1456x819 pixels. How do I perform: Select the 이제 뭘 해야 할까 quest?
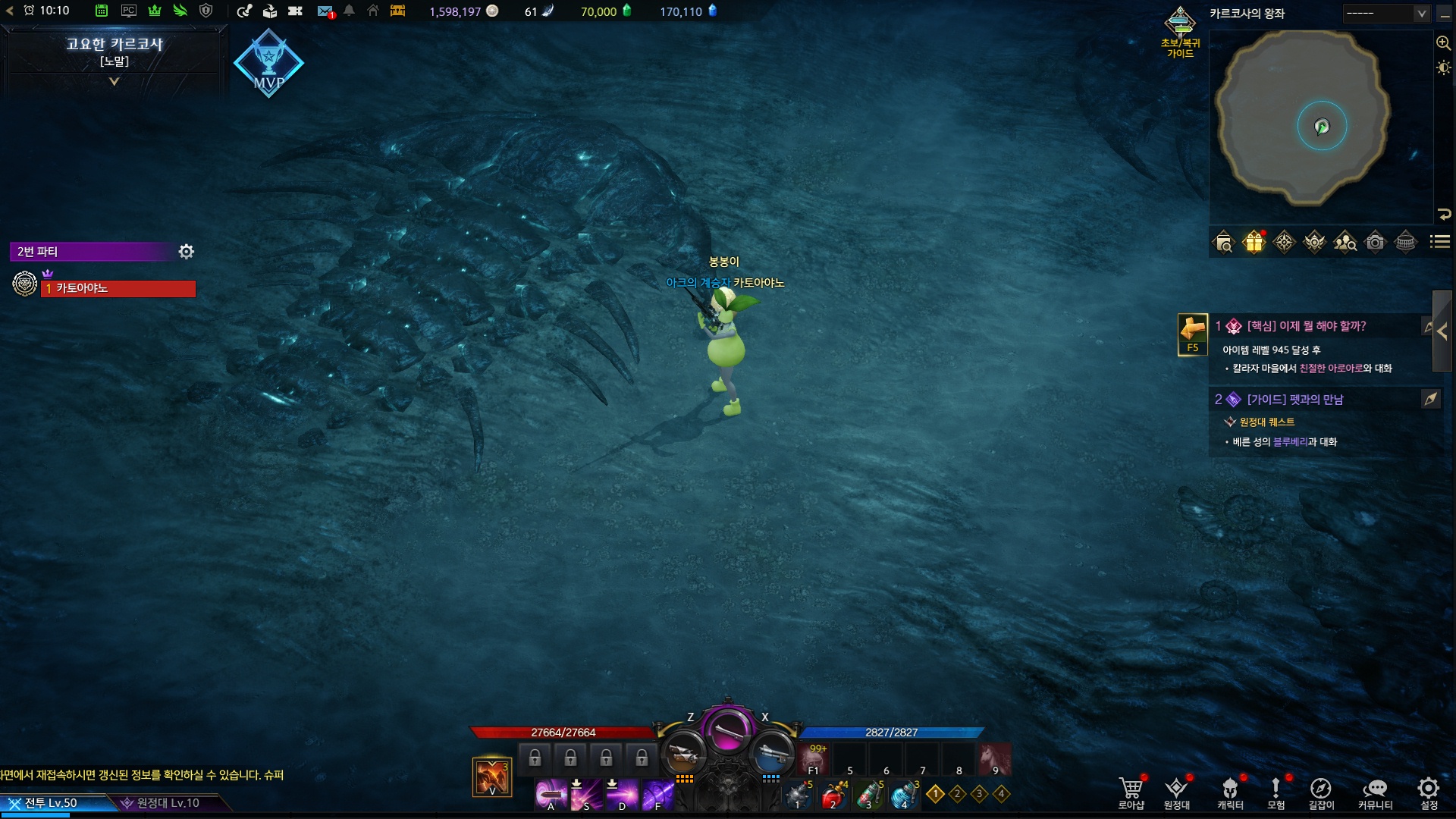[x=1306, y=326]
